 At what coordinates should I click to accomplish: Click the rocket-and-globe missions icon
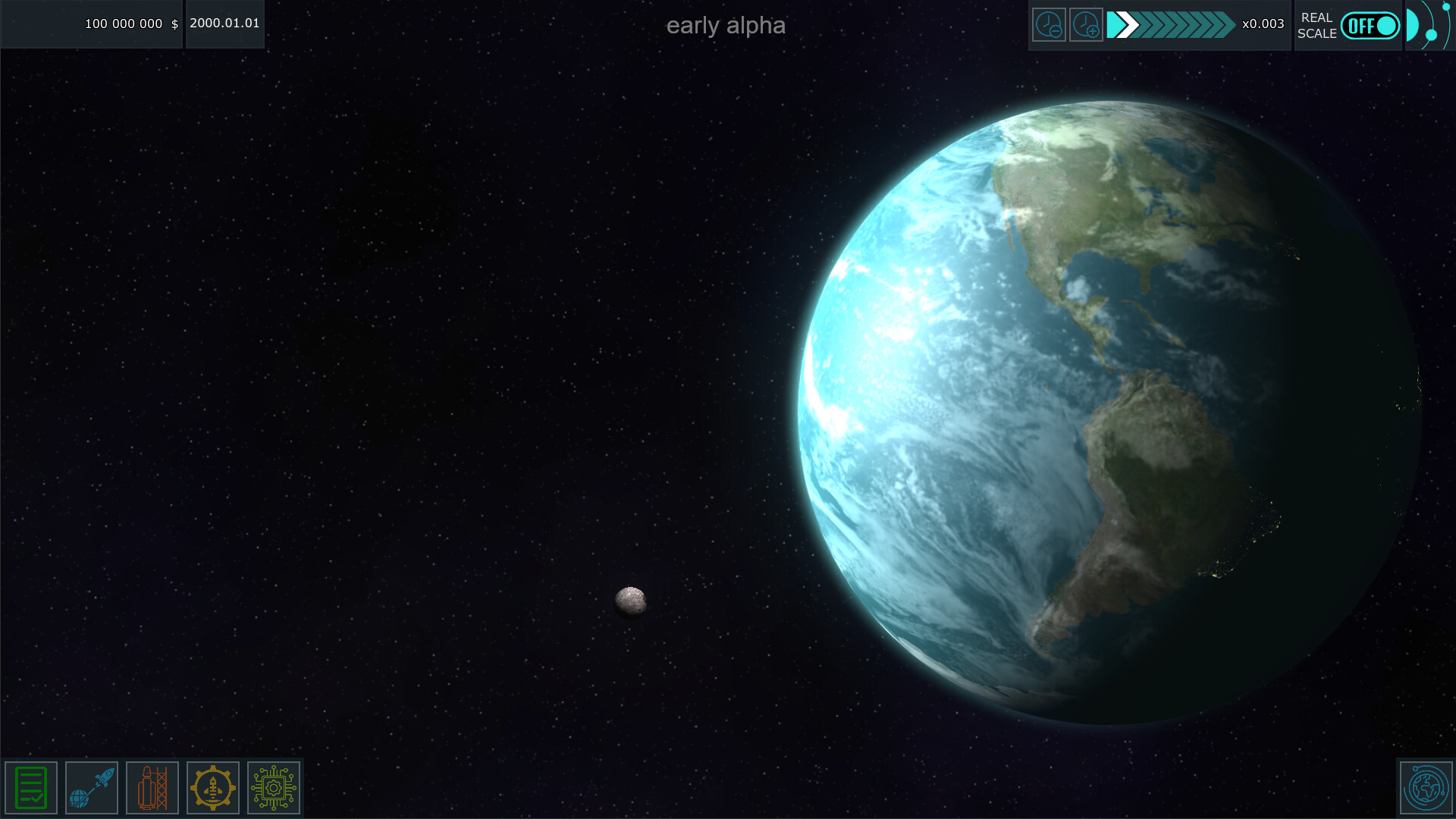[91, 787]
